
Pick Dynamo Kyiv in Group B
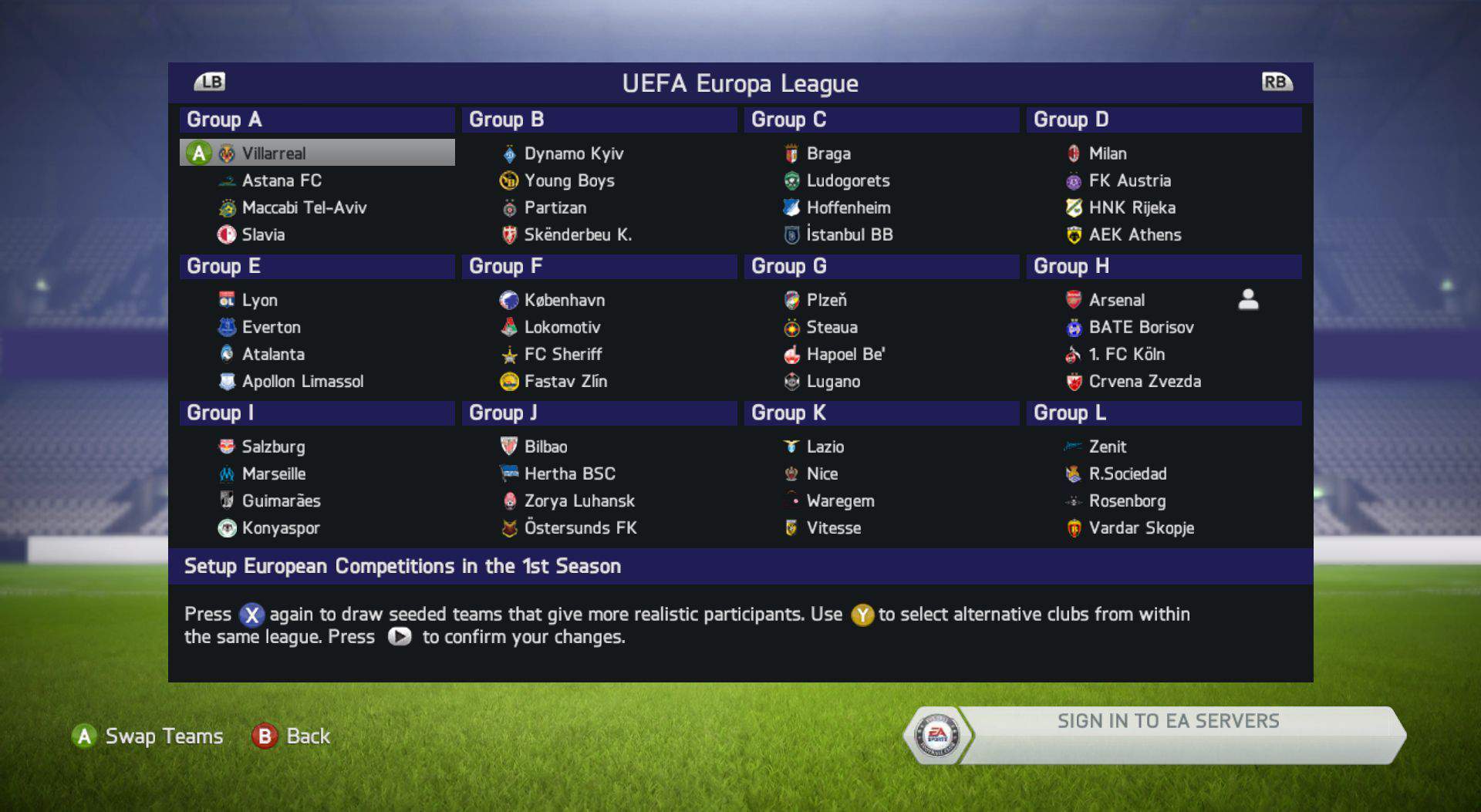[573, 153]
